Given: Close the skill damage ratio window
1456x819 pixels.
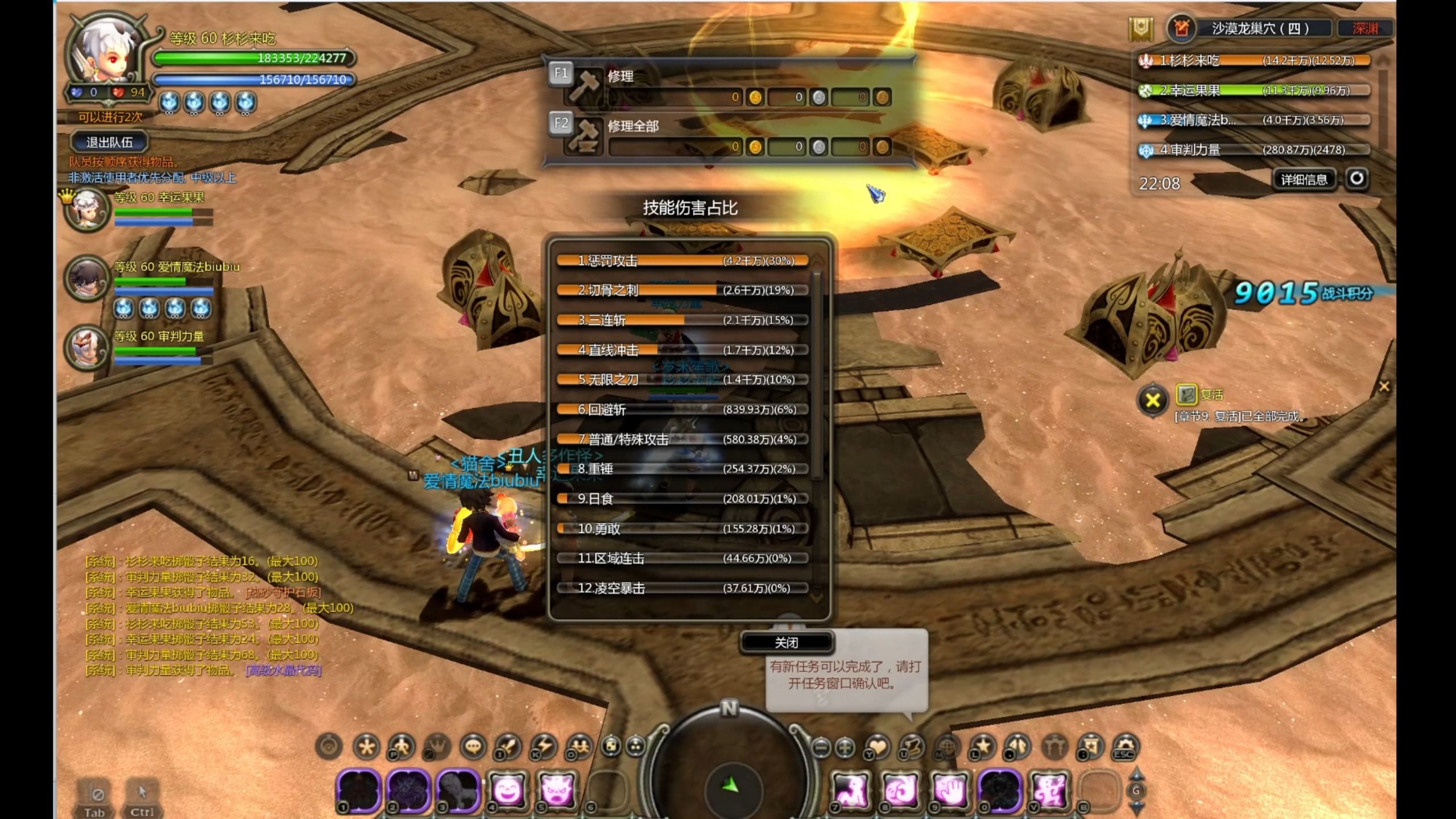Looking at the screenshot, I should (x=787, y=642).
